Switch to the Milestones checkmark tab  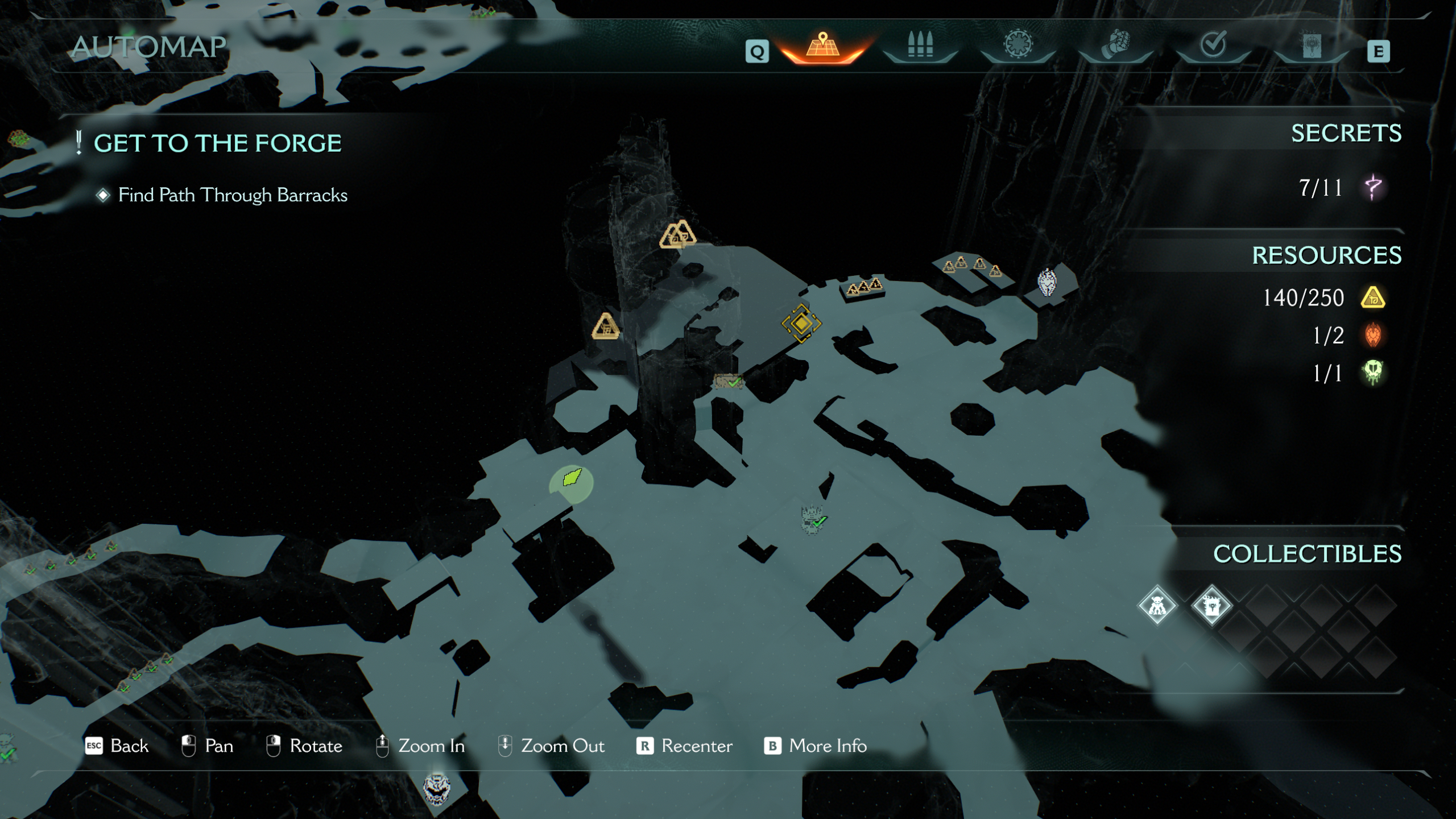(x=1214, y=44)
